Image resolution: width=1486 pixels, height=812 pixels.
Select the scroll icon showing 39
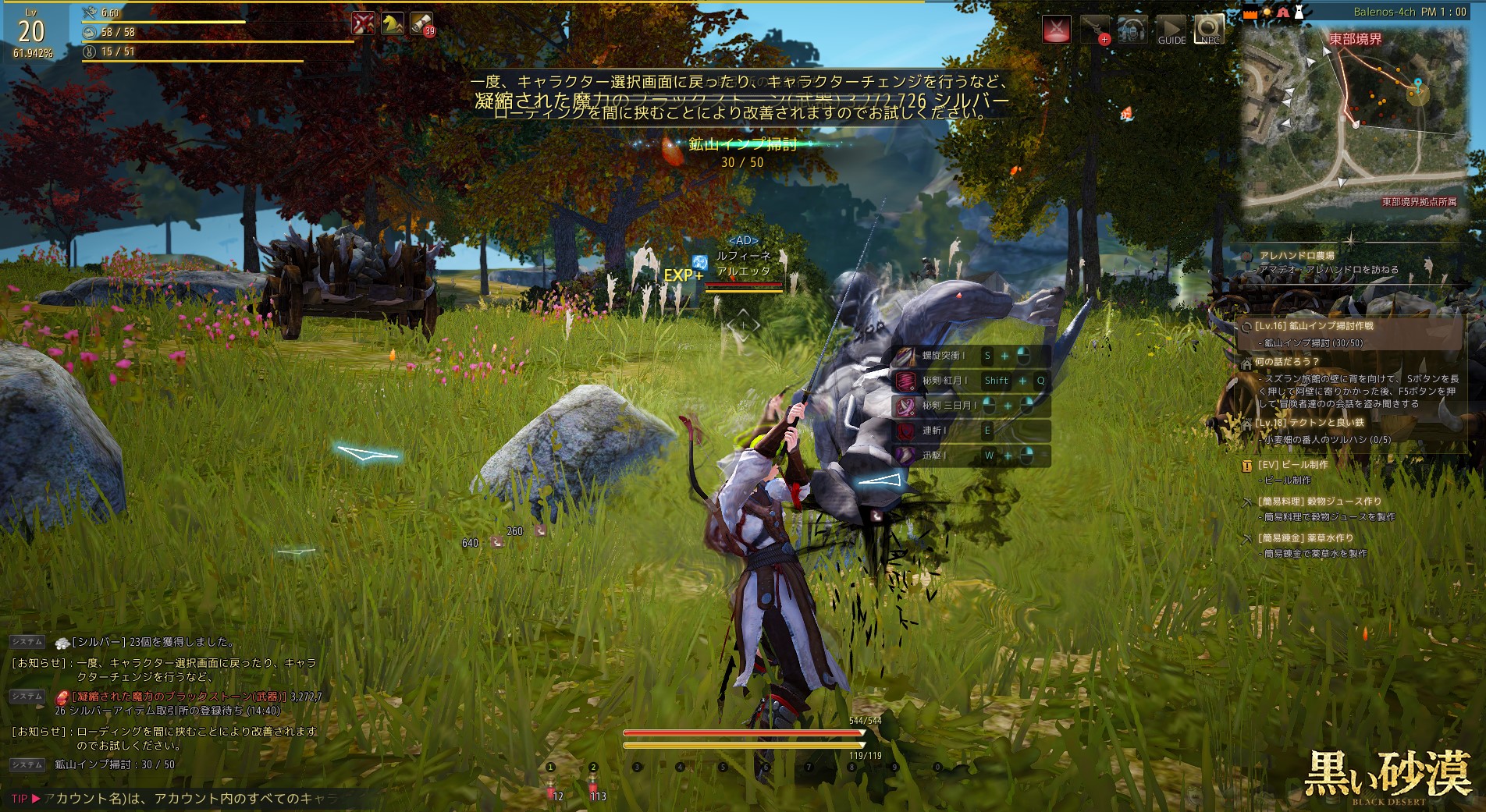(x=421, y=24)
